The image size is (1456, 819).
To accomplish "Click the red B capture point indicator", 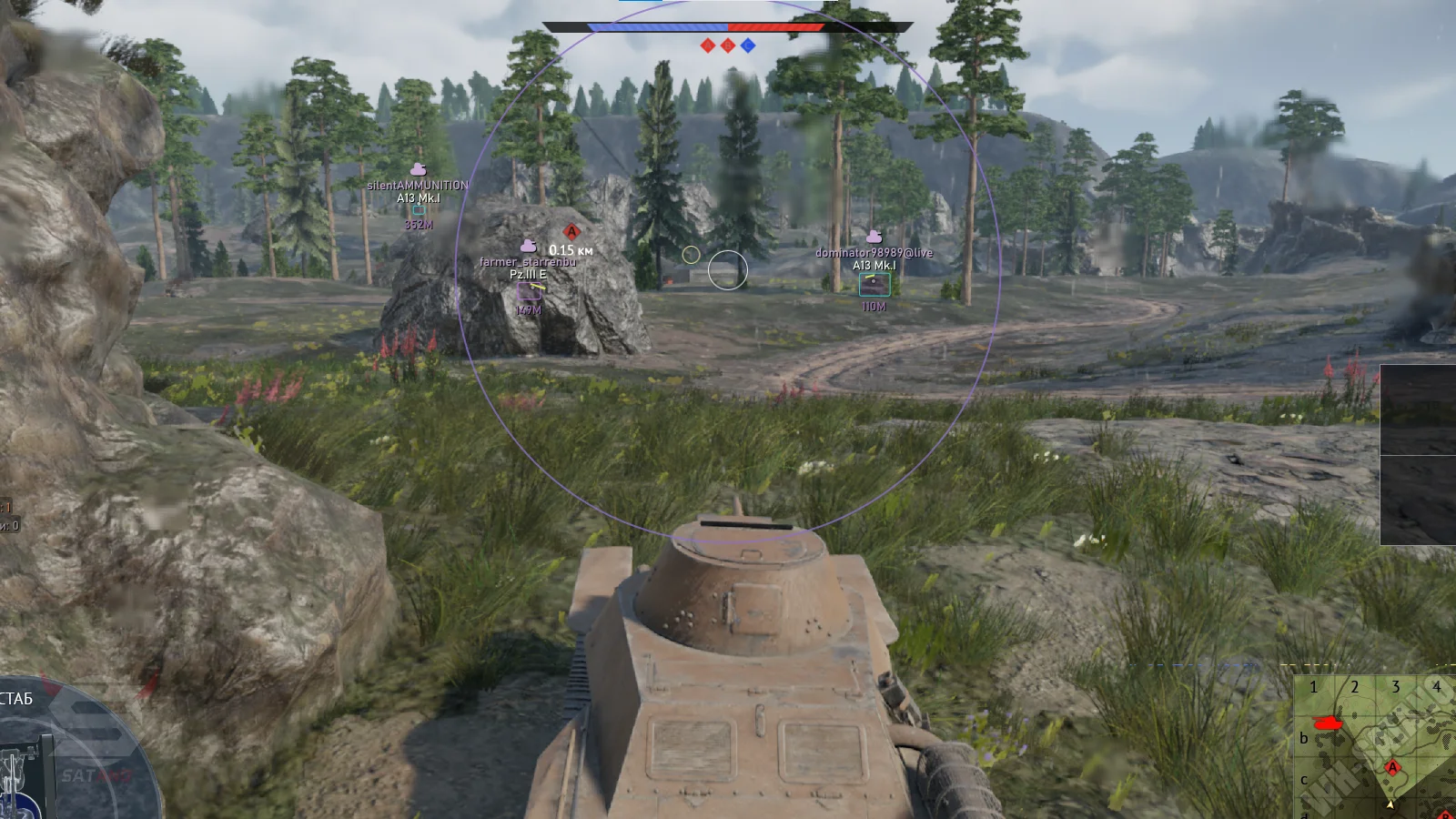I will pos(728,45).
